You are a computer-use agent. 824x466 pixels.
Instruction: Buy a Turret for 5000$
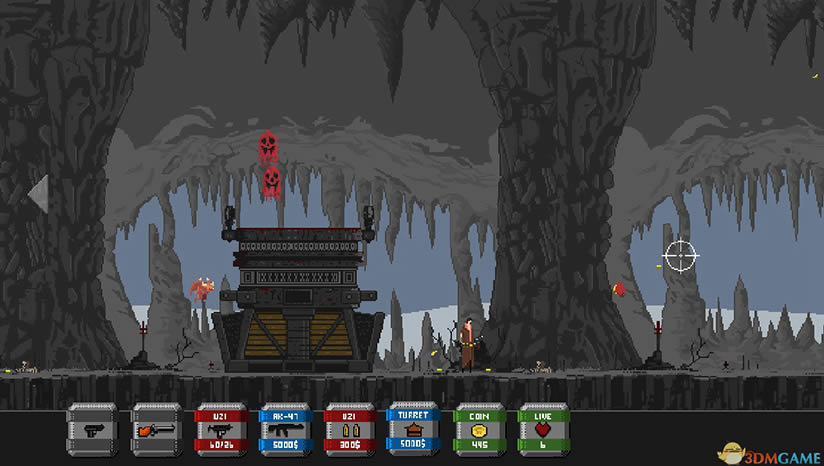[412, 430]
